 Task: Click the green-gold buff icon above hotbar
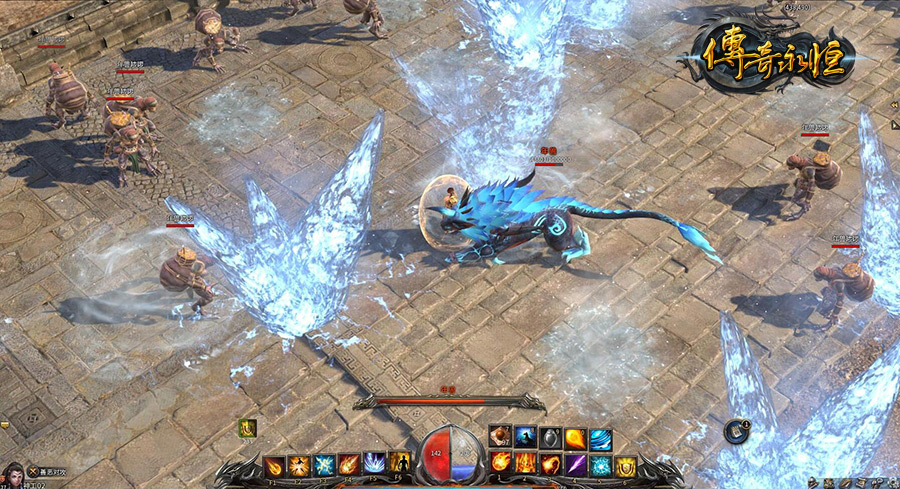pyautogui.click(x=247, y=428)
